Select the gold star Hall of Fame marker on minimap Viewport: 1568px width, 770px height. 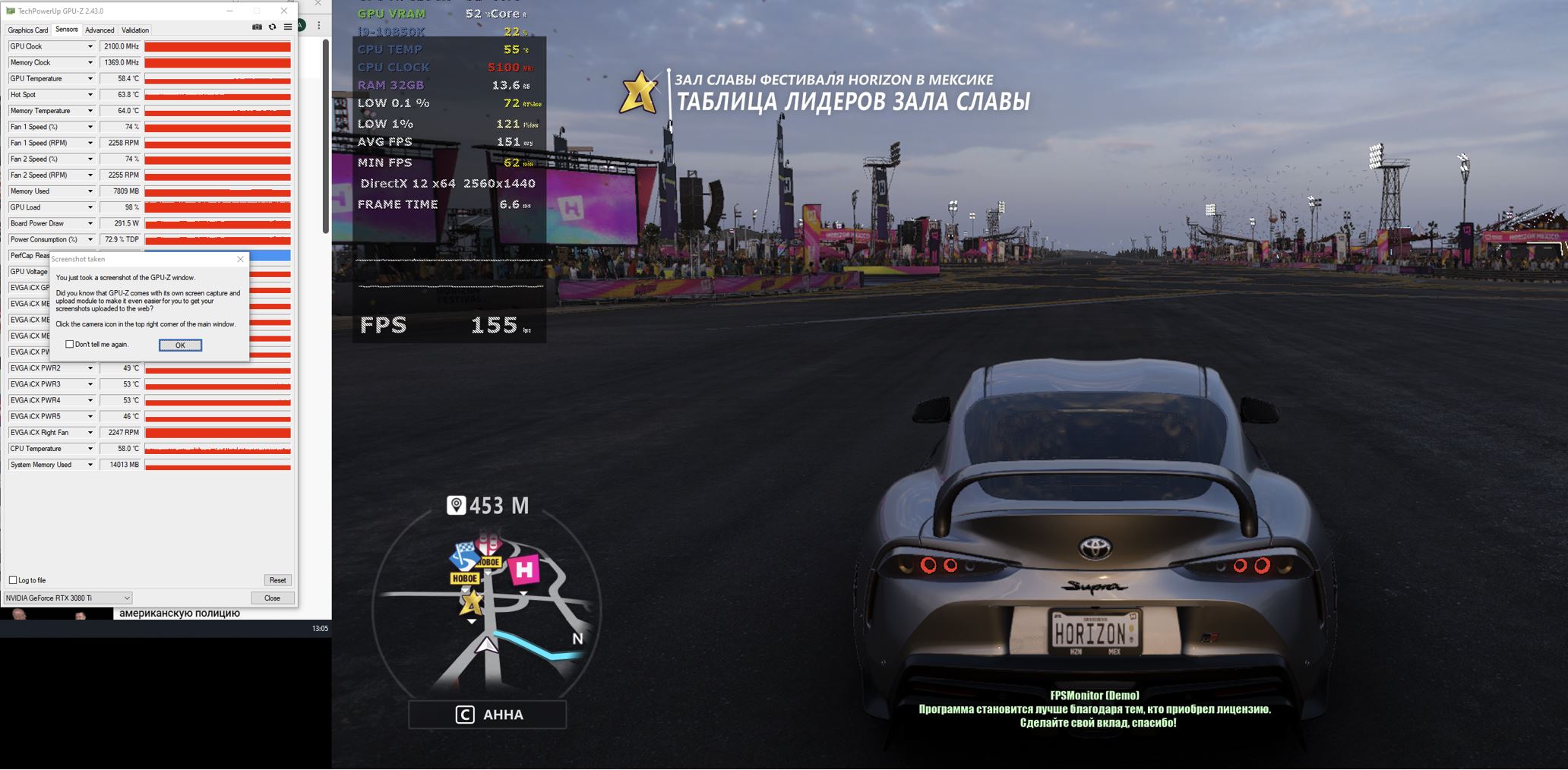click(x=472, y=603)
